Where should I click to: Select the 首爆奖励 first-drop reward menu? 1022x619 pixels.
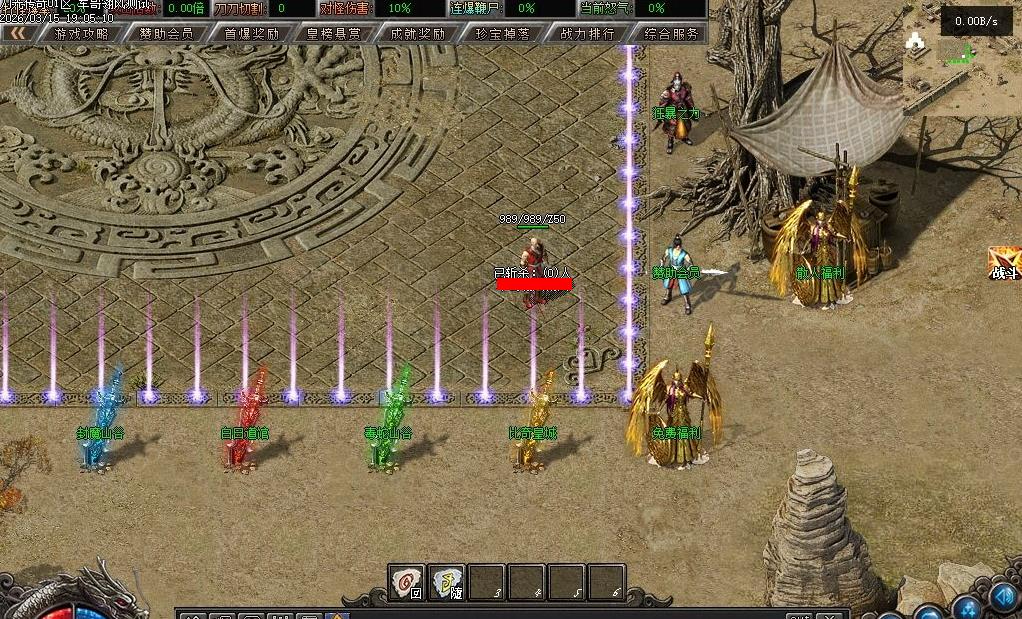[x=251, y=33]
